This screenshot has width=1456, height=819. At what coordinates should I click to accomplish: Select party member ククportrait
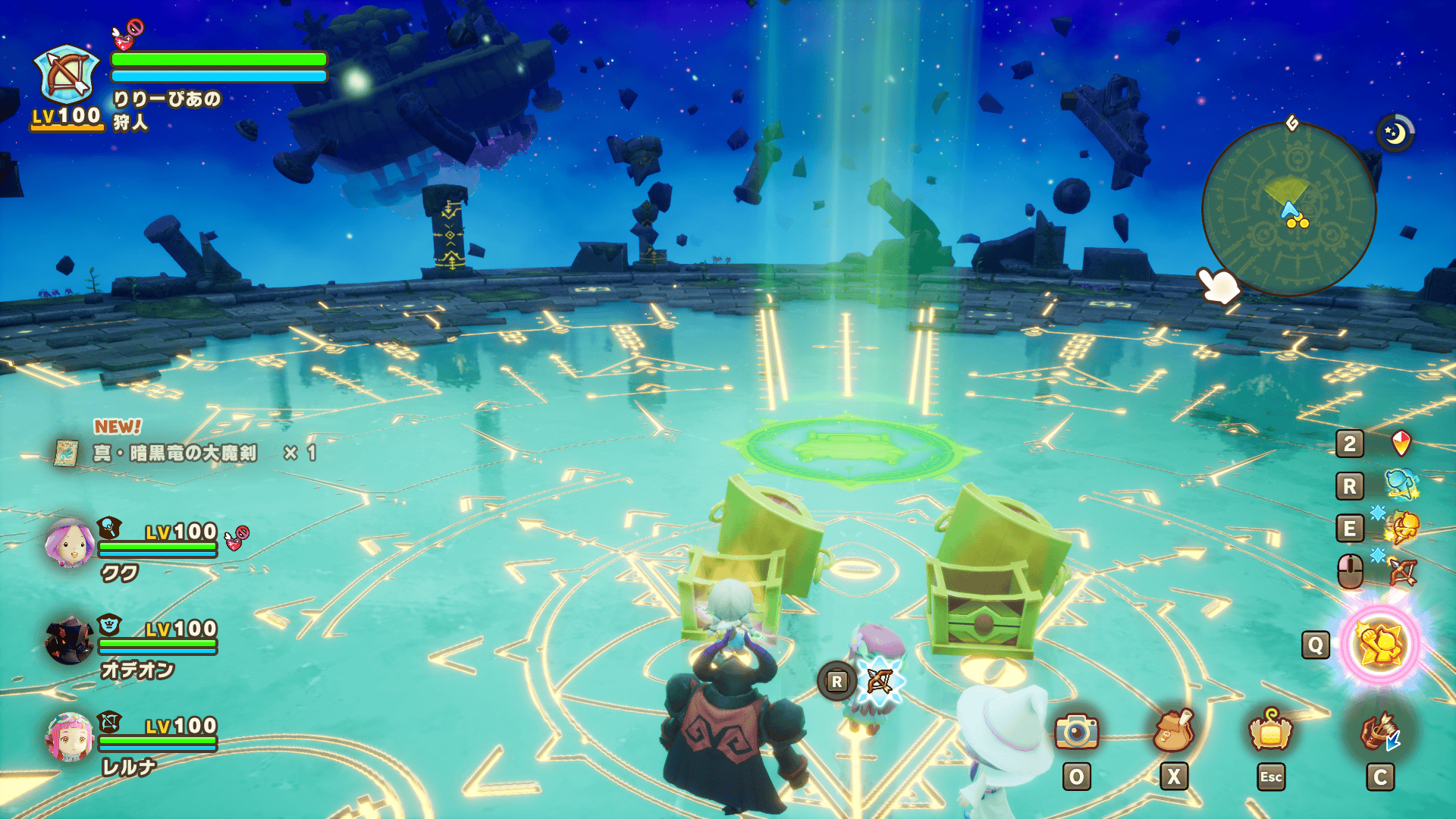click(69, 544)
